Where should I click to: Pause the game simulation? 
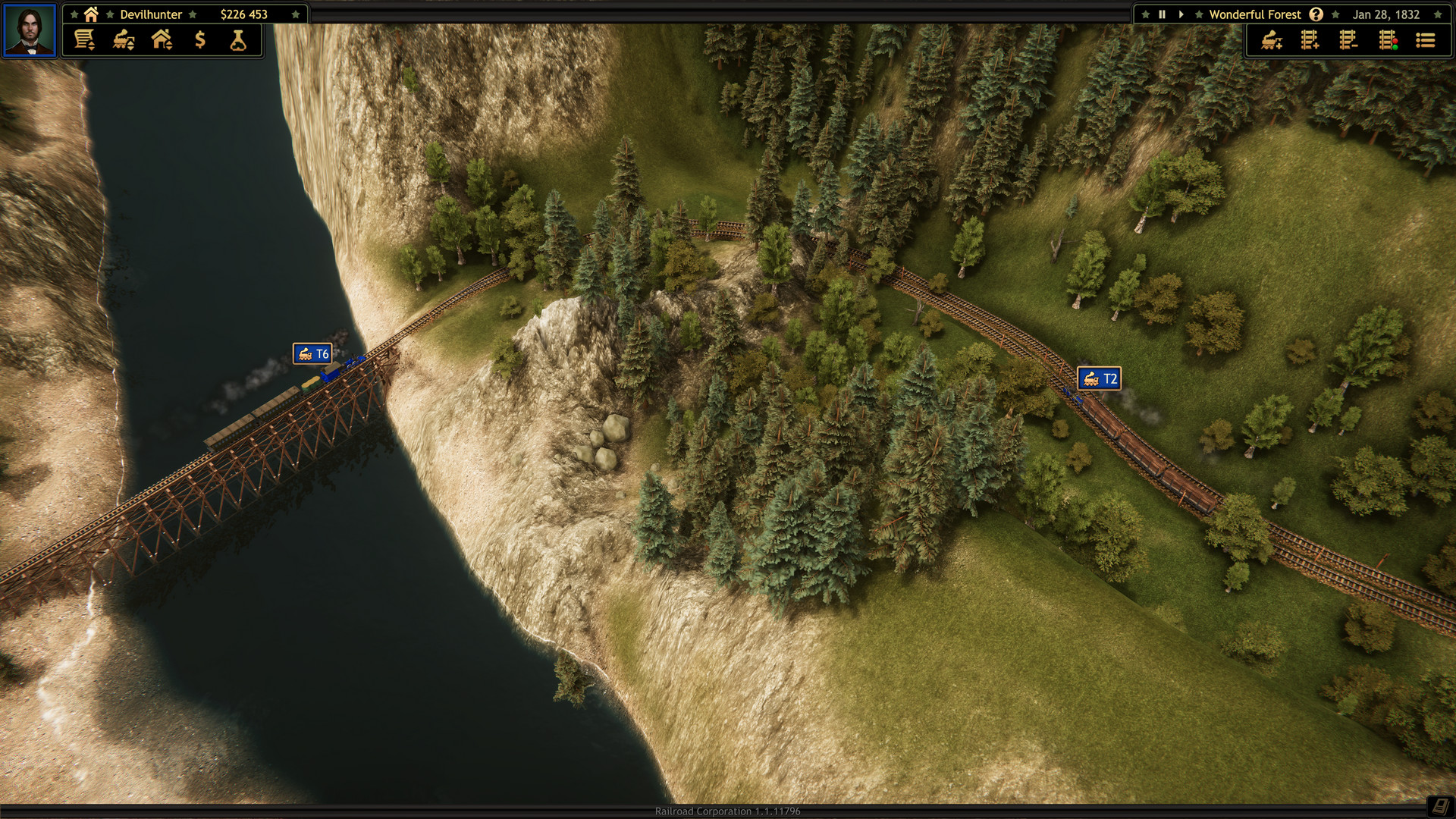[x=1163, y=14]
